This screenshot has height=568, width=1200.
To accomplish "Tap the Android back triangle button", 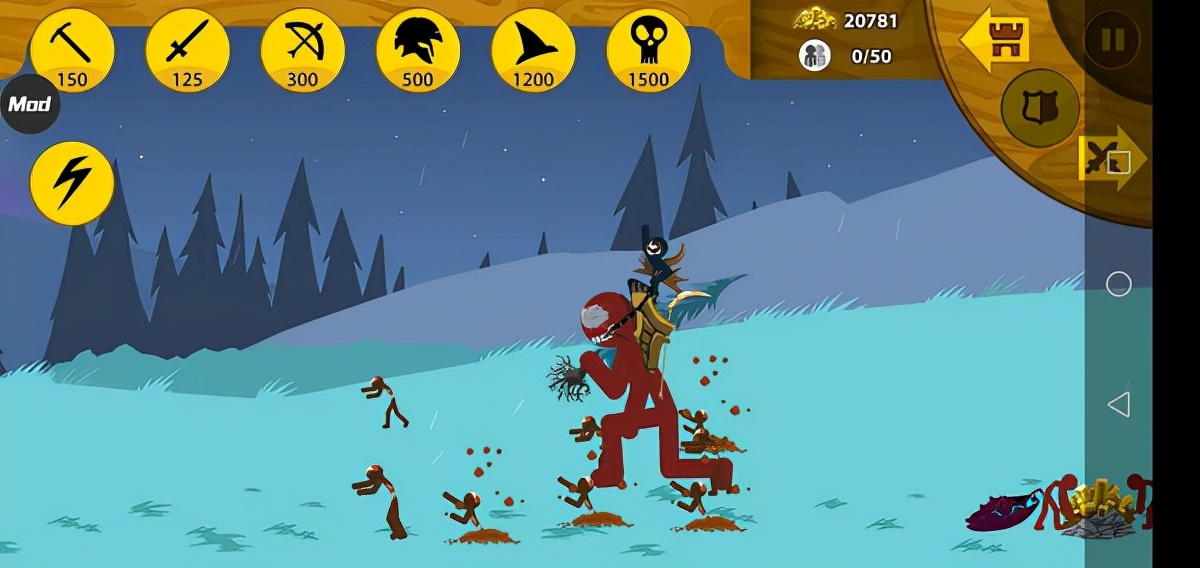I will click(1118, 405).
